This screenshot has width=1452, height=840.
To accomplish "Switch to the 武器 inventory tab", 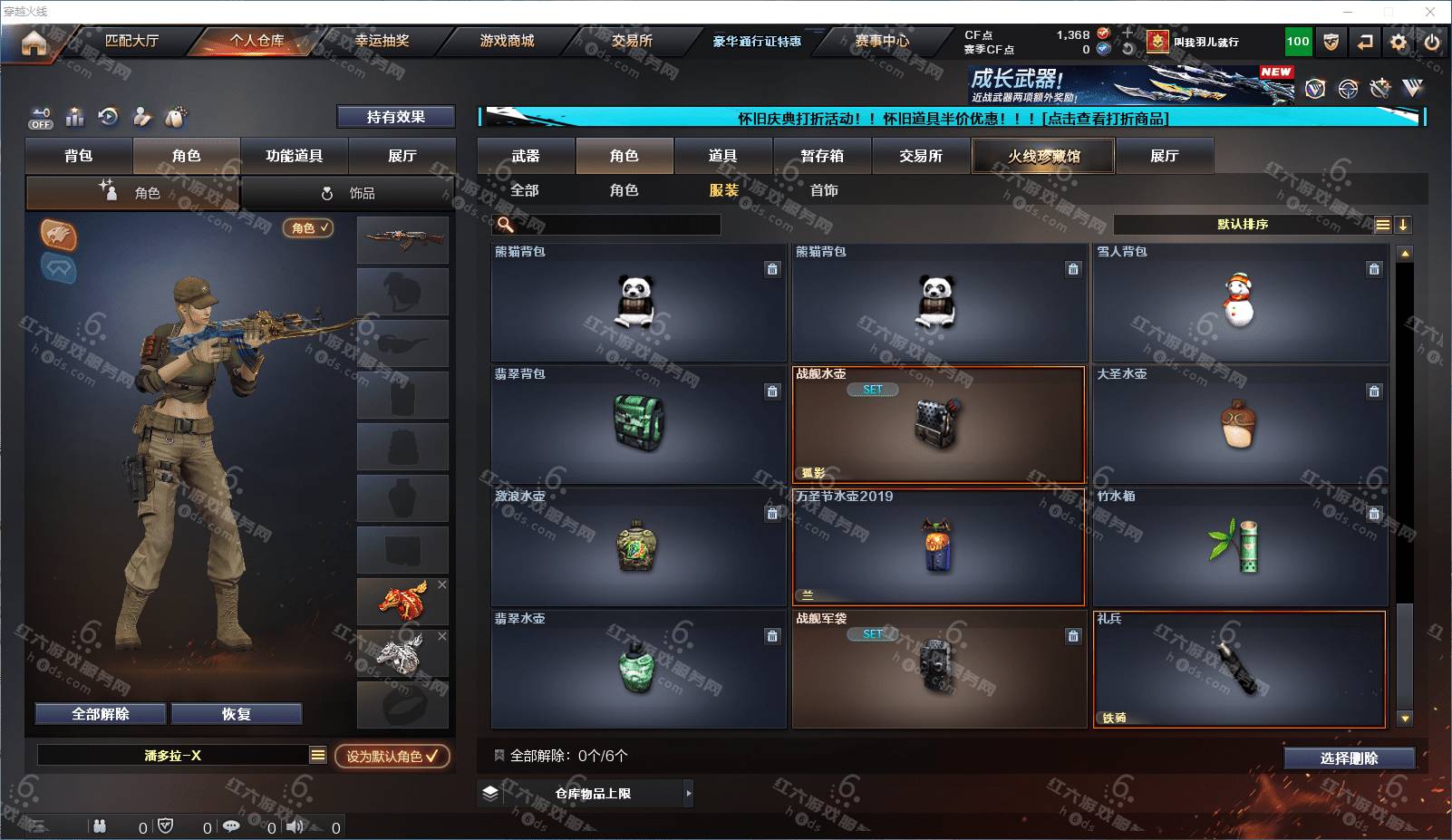I will coord(526,156).
